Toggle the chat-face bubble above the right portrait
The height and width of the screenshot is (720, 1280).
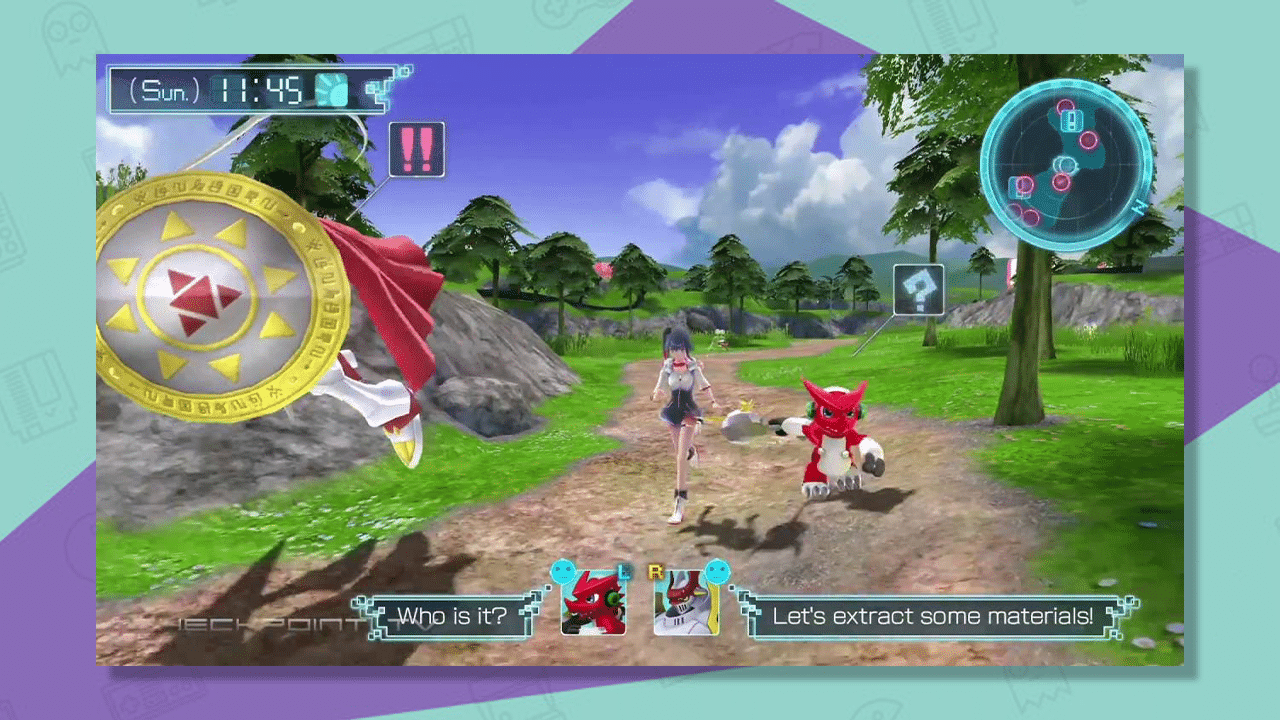tap(718, 570)
